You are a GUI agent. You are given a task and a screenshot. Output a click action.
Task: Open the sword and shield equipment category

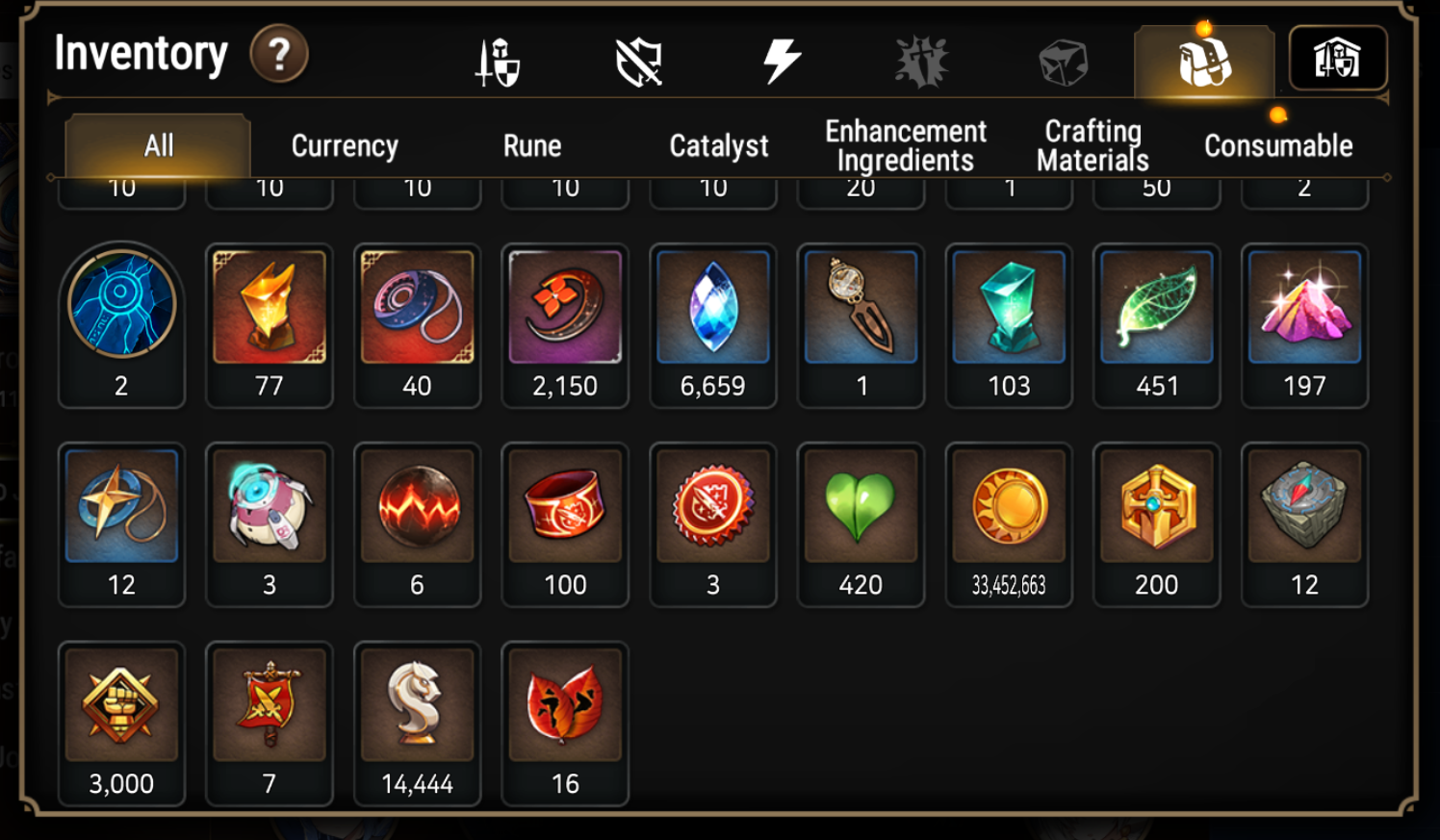[x=498, y=63]
